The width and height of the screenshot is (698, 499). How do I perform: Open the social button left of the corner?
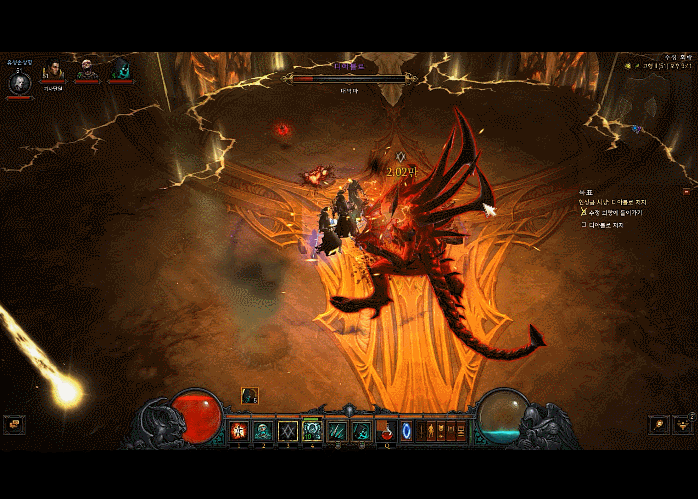tap(657, 425)
